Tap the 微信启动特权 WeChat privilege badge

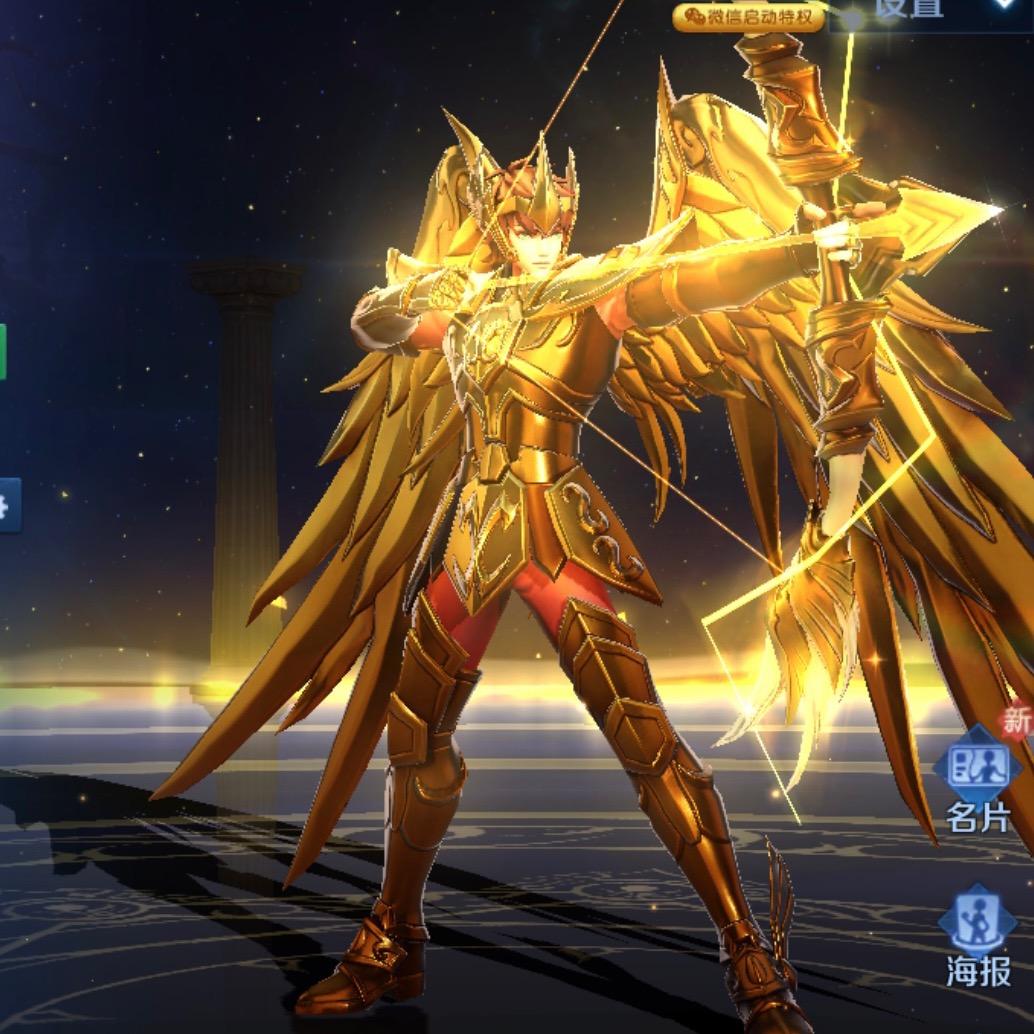coord(750,16)
